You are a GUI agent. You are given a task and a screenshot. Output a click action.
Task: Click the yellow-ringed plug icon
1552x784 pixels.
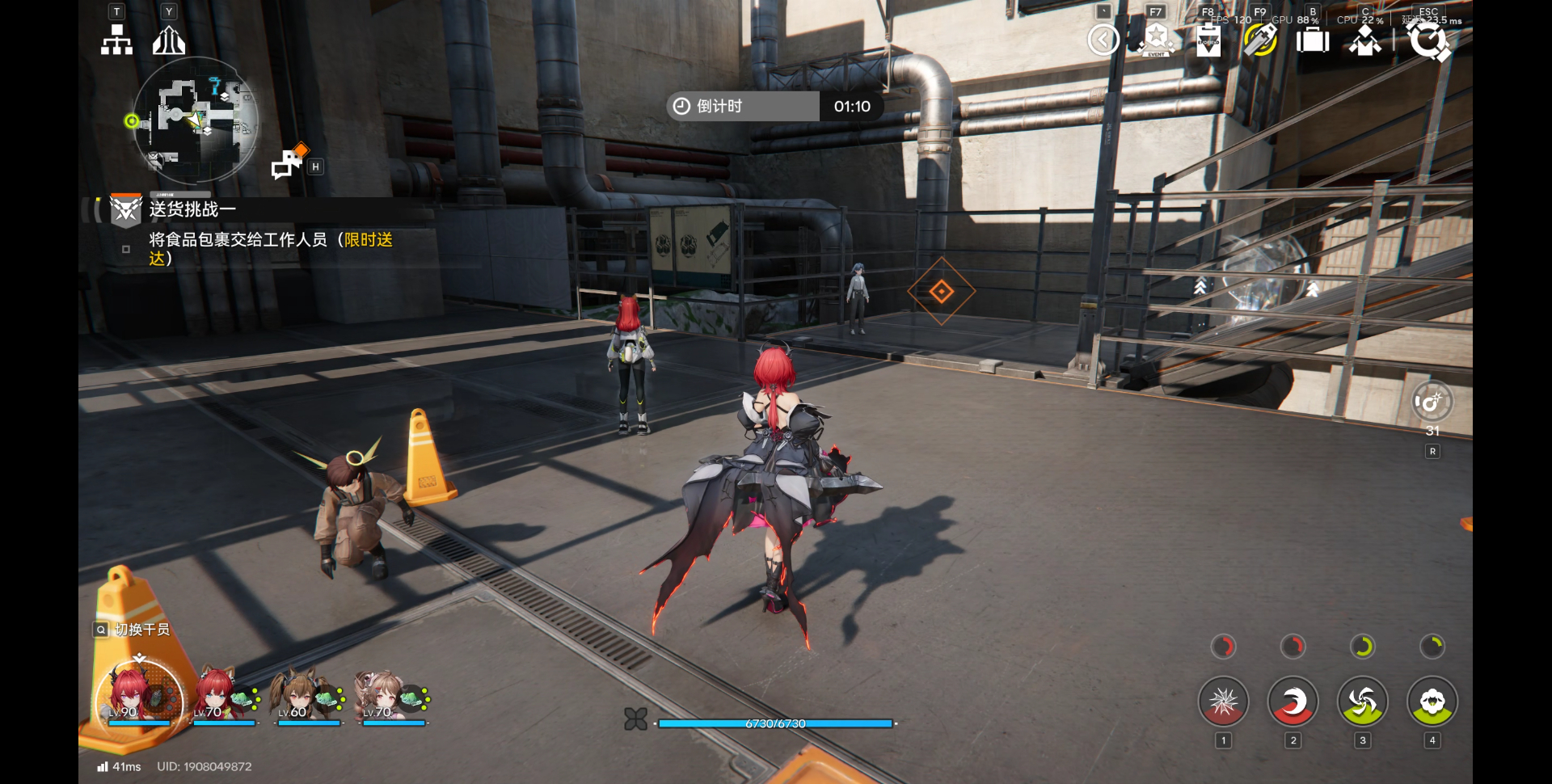(1260, 40)
